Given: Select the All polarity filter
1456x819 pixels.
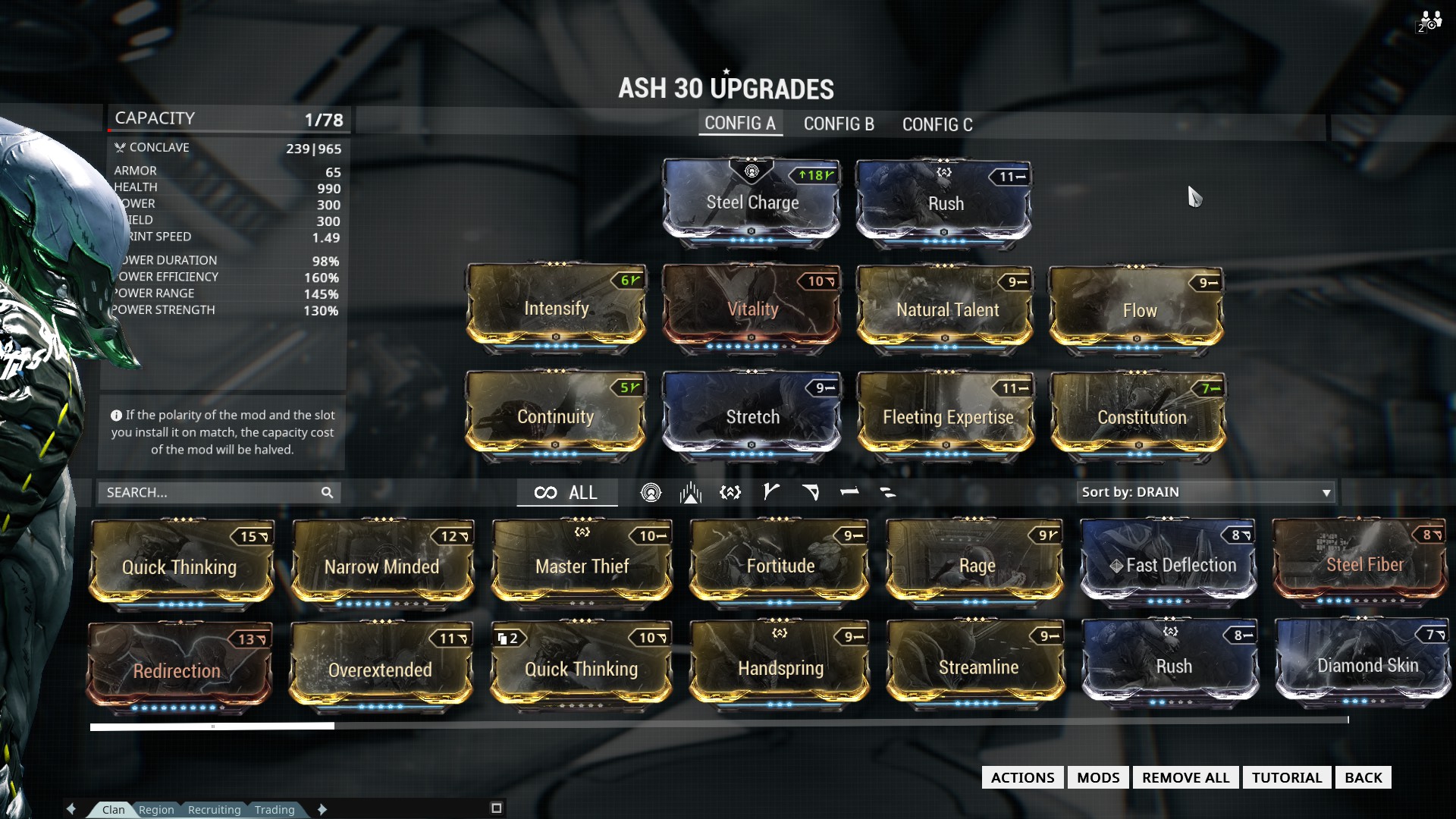Looking at the screenshot, I should click(x=566, y=493).
